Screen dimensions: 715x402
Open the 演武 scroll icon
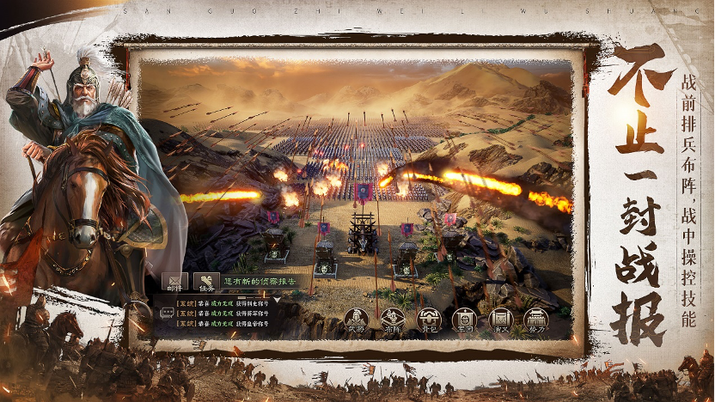(500, 321)
